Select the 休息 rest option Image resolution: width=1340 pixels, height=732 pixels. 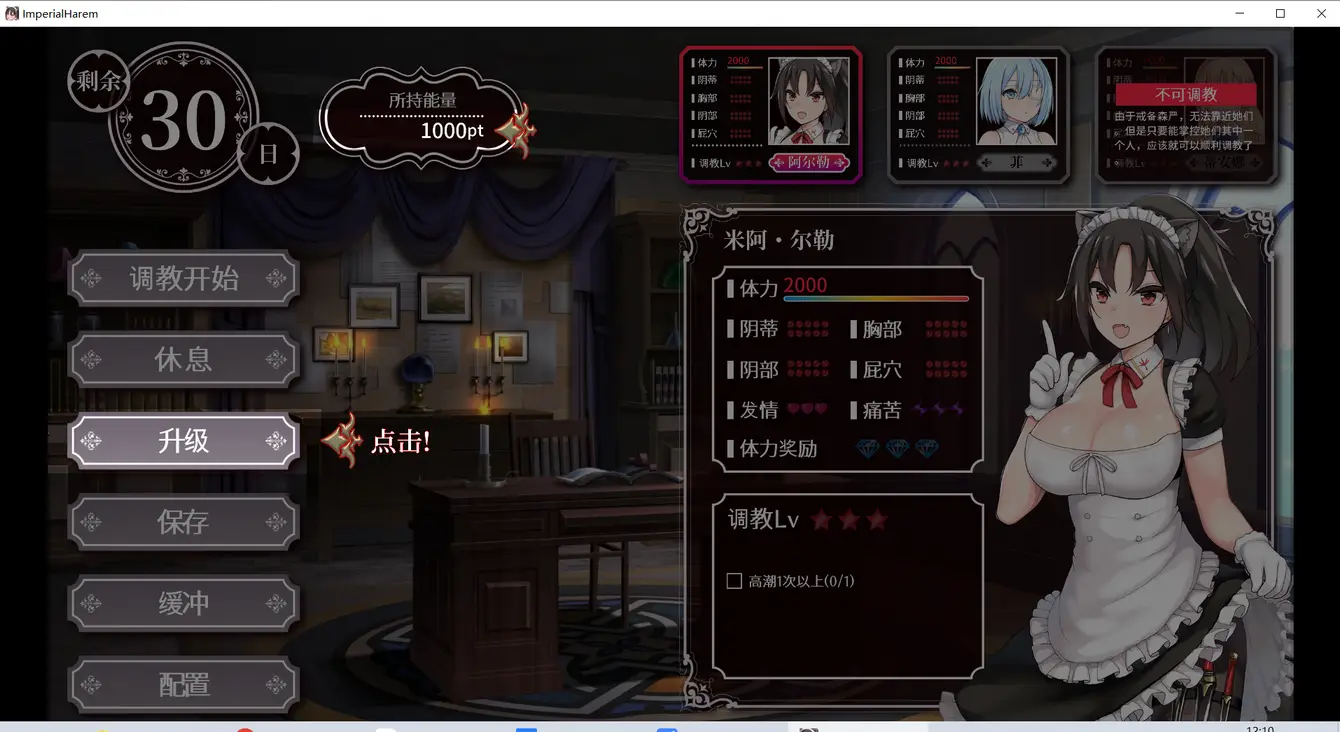click(x=183, y=360)
